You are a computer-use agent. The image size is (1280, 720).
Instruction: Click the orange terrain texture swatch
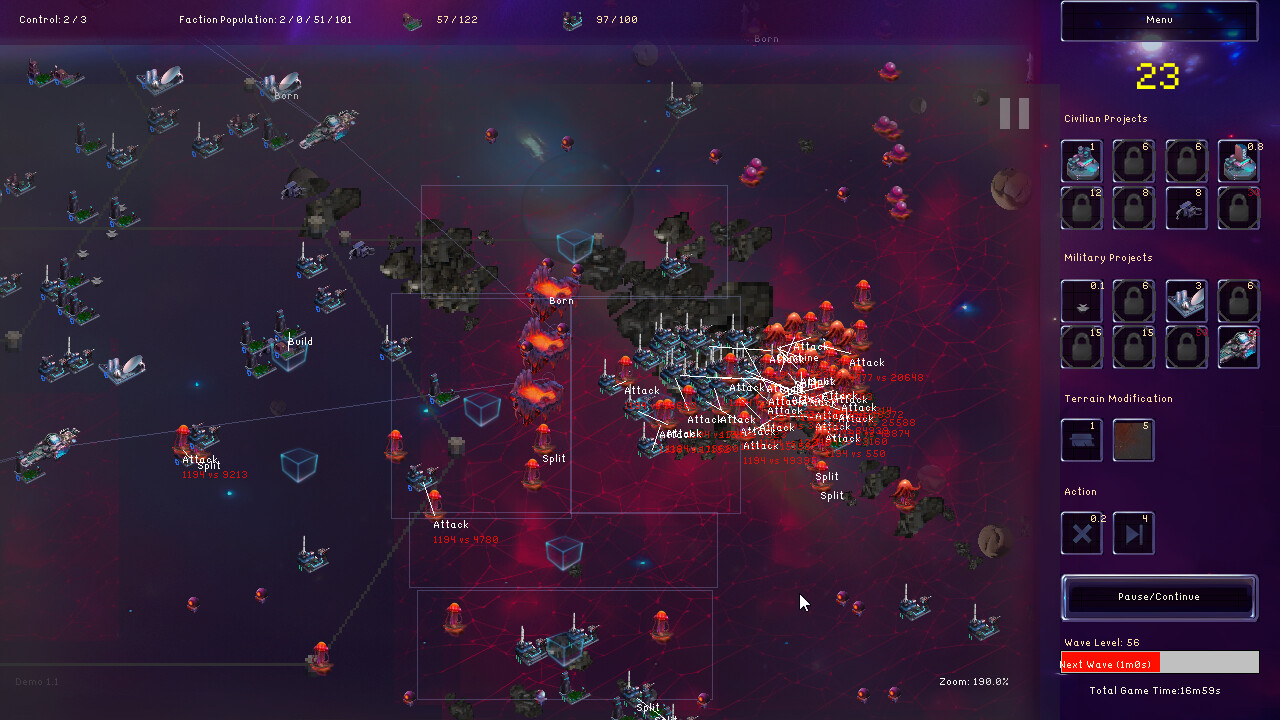(x=1133, y=440)
